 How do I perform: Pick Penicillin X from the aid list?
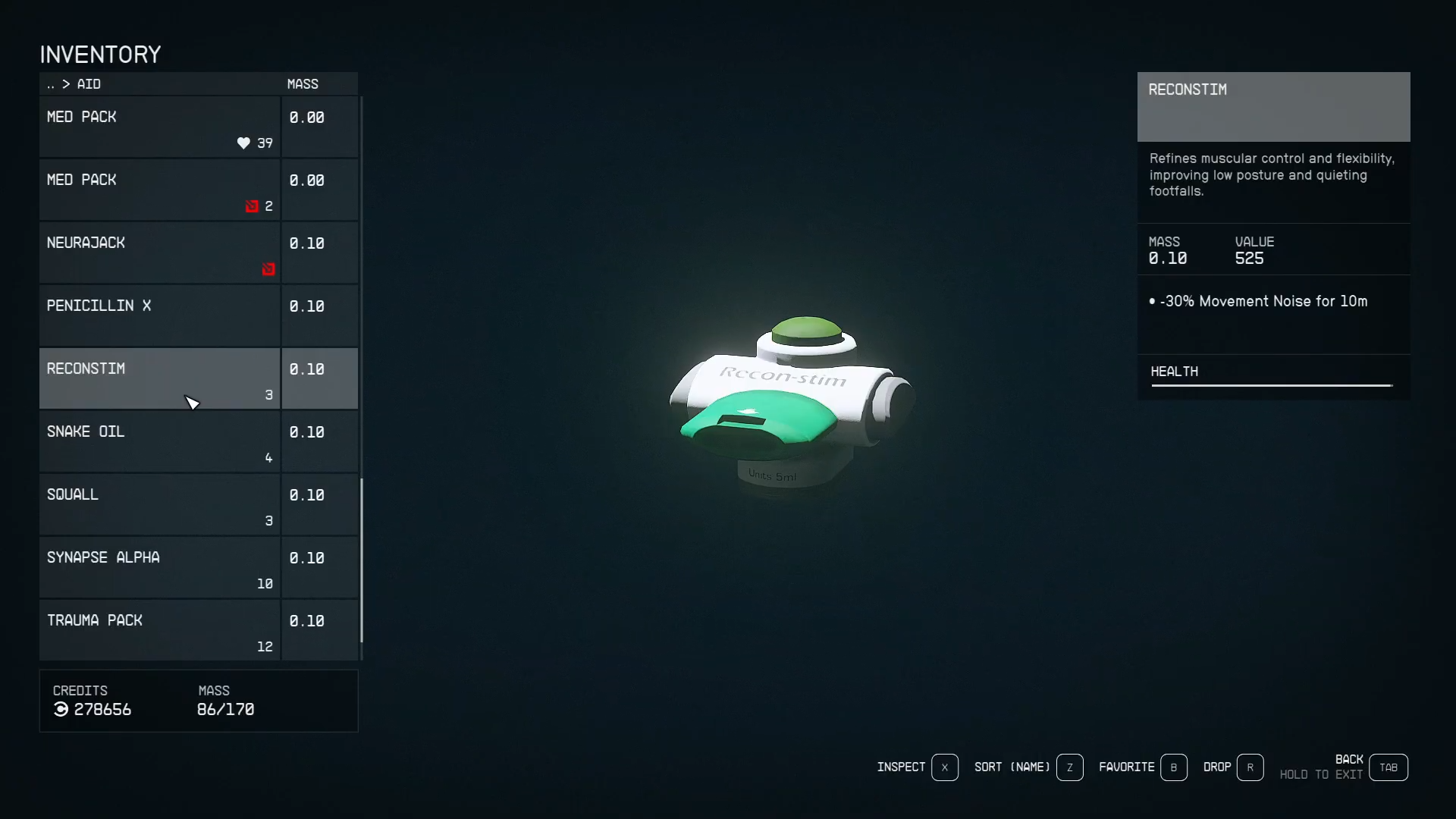point(159,316)
